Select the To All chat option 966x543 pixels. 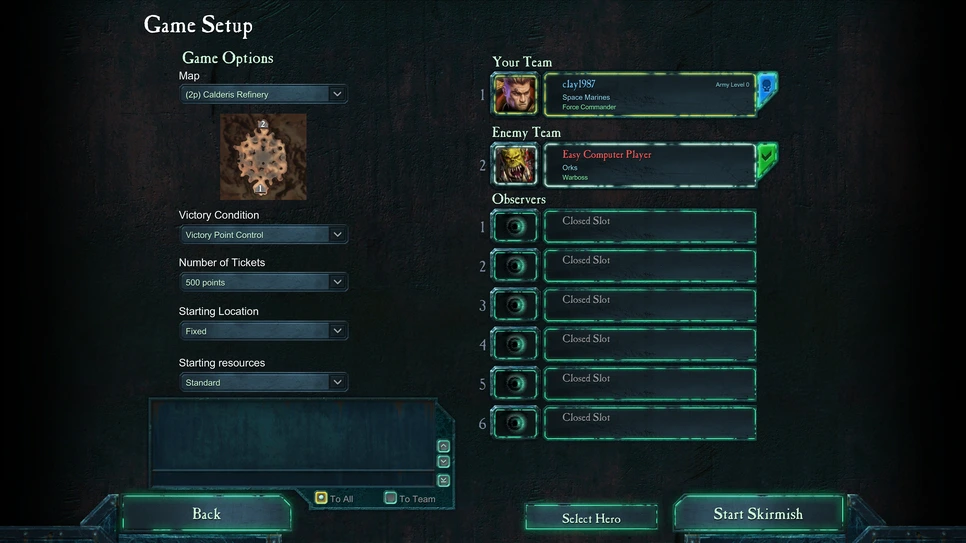(321, 497)
